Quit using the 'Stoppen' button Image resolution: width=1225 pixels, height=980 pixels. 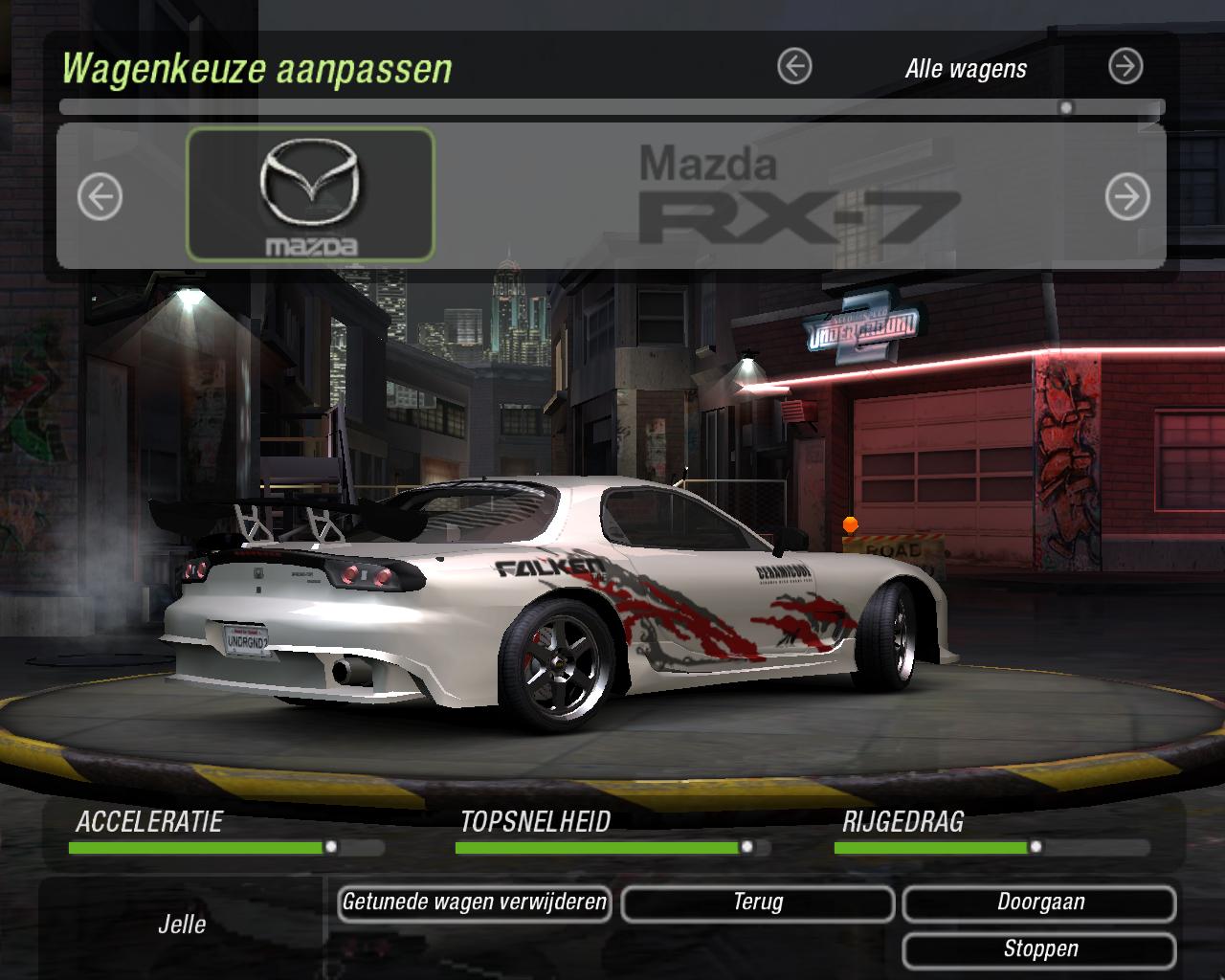[1040, 949]
